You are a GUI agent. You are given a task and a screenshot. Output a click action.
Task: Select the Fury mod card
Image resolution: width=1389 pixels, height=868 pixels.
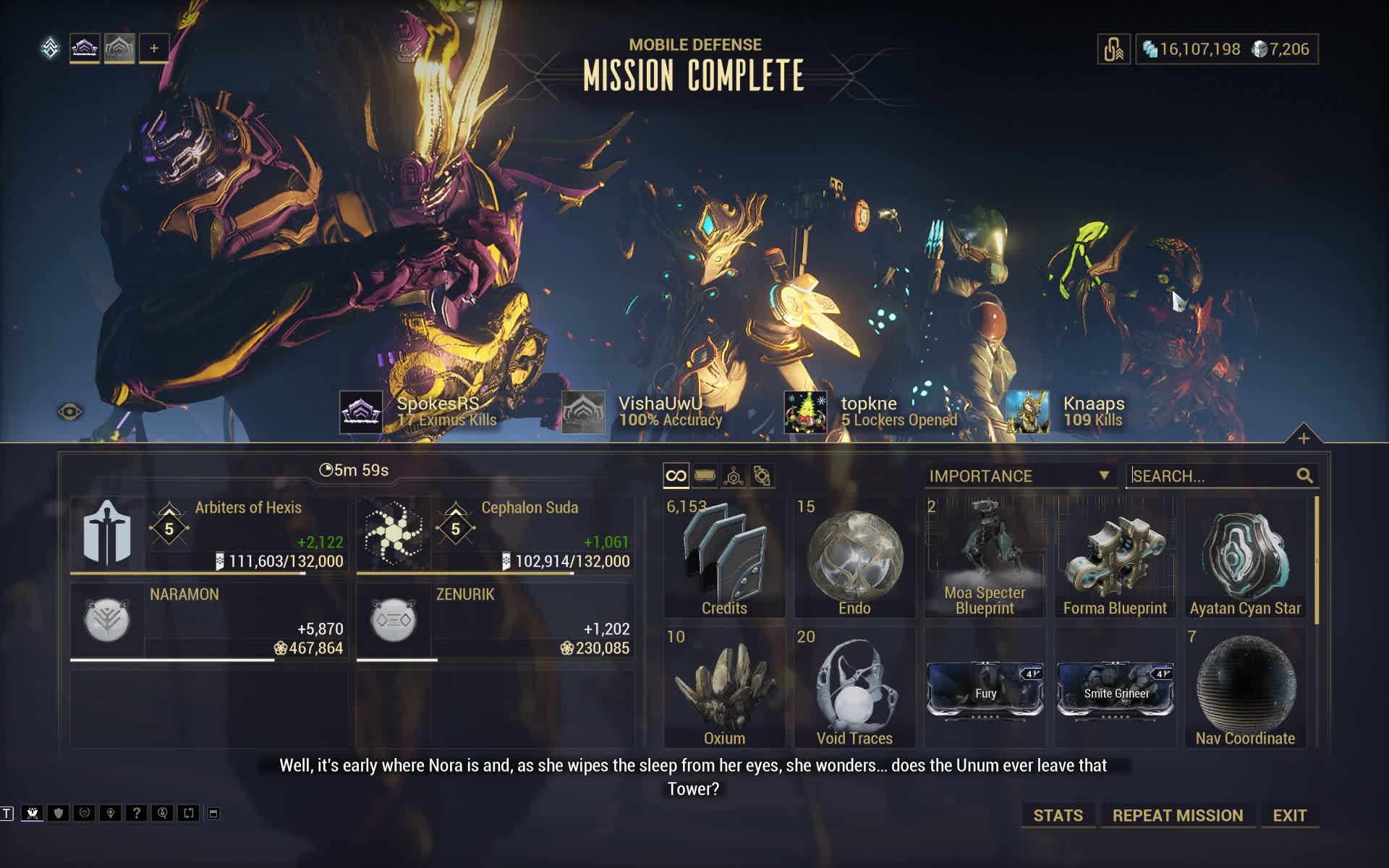tap(985, 691)
